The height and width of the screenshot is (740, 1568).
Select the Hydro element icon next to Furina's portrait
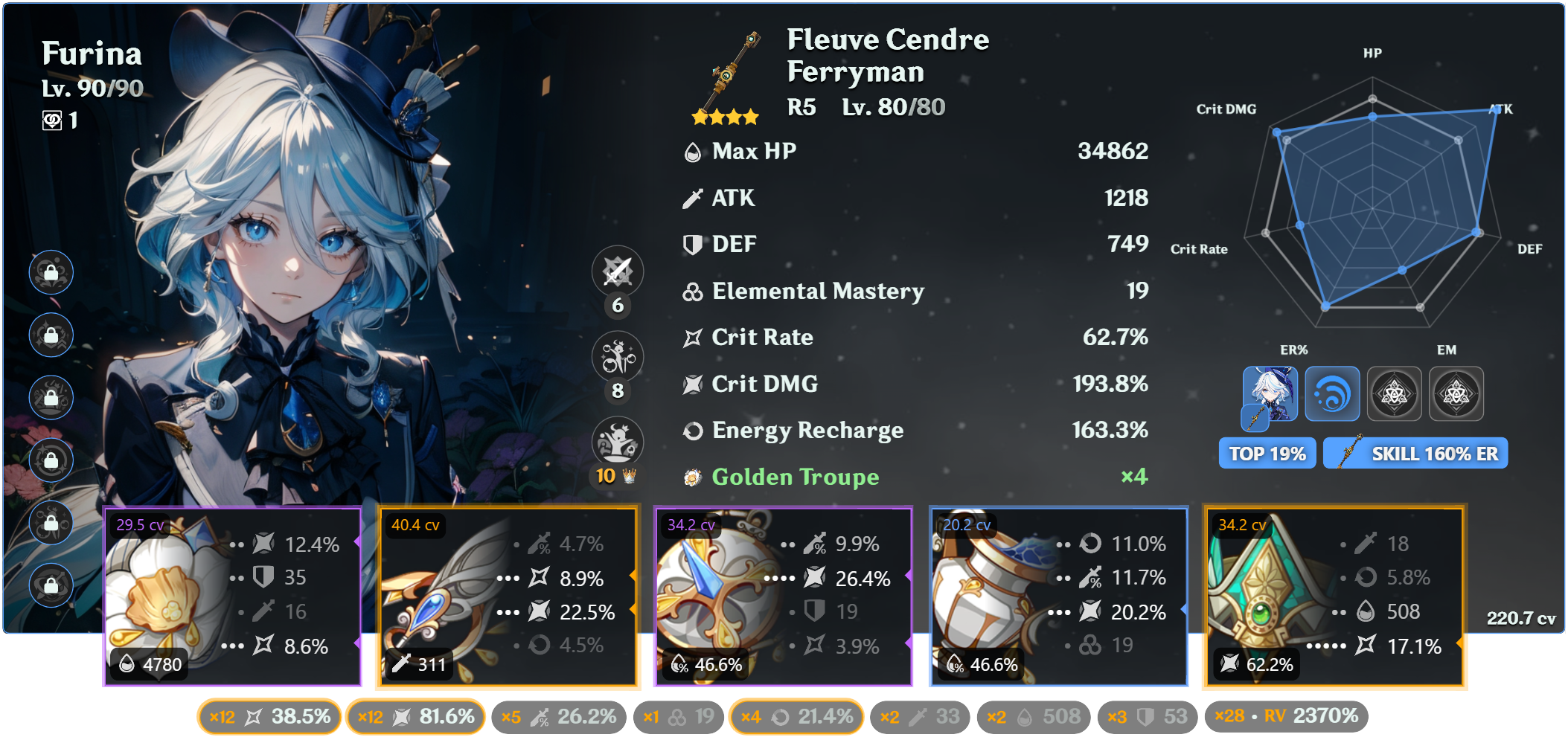(1332, 393)
